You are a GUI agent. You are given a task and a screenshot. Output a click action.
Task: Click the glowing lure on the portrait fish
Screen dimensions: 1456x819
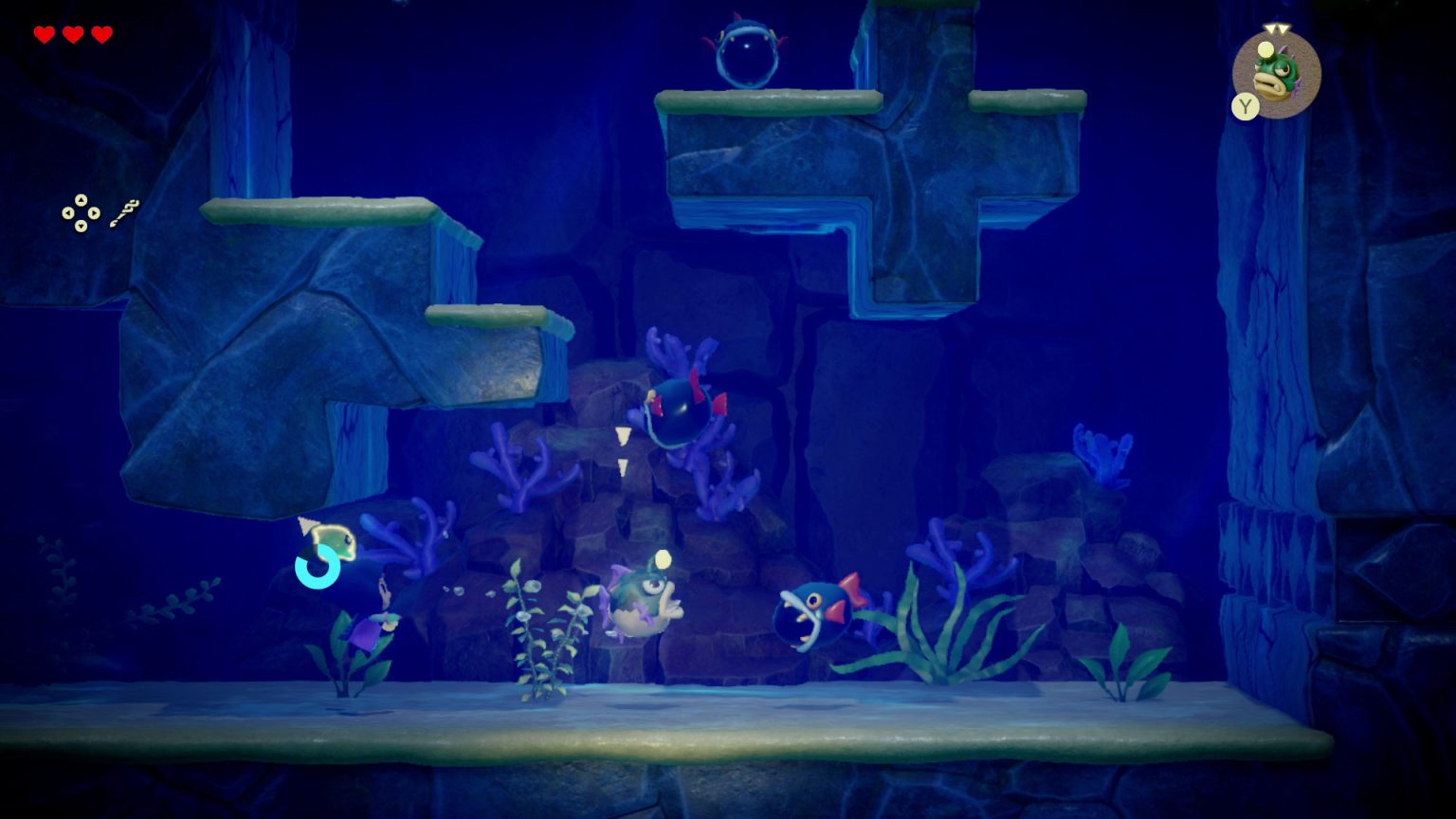click(1265, 49)
